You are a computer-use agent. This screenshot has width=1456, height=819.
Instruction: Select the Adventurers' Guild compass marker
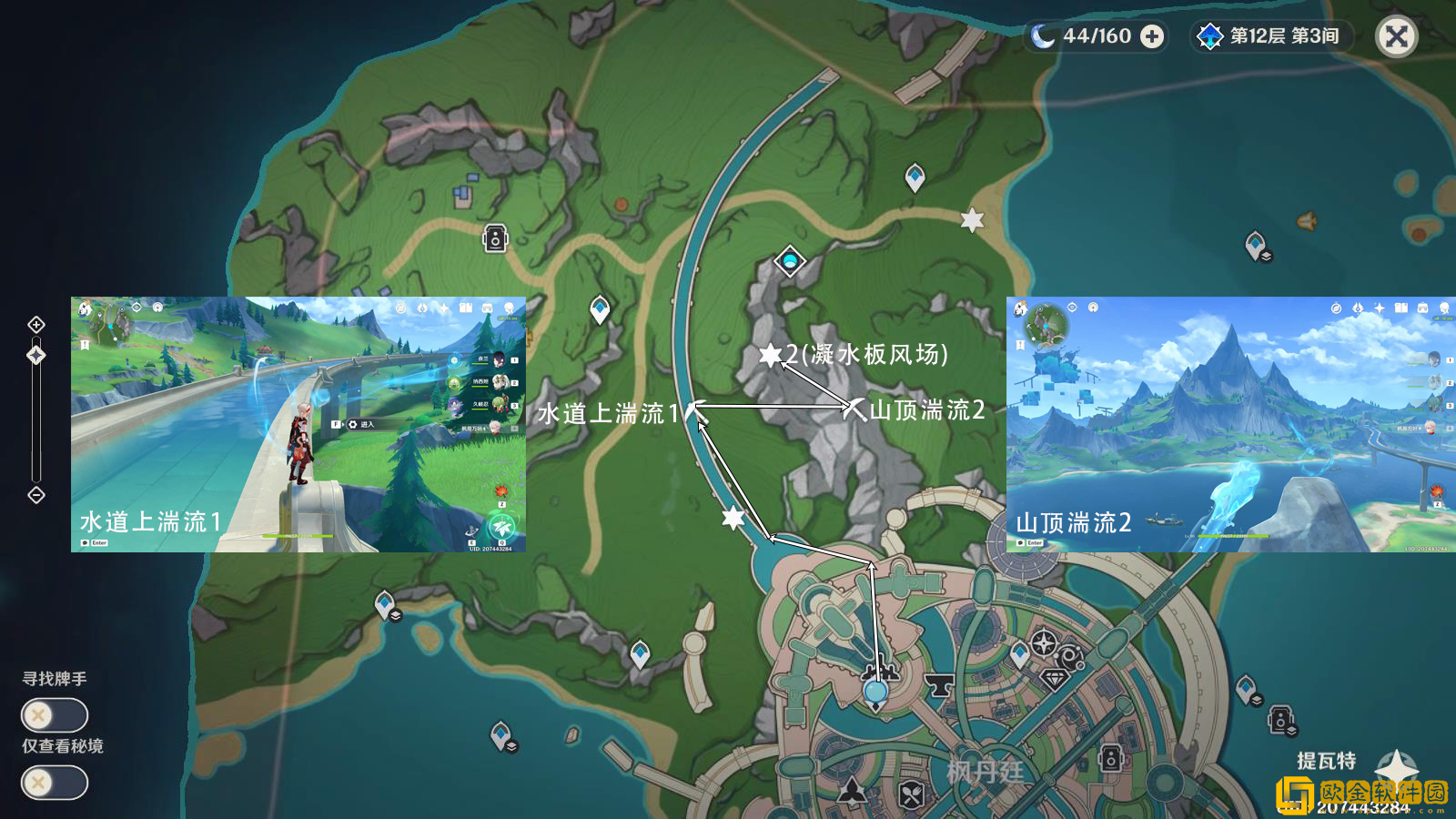[1044, 643]
